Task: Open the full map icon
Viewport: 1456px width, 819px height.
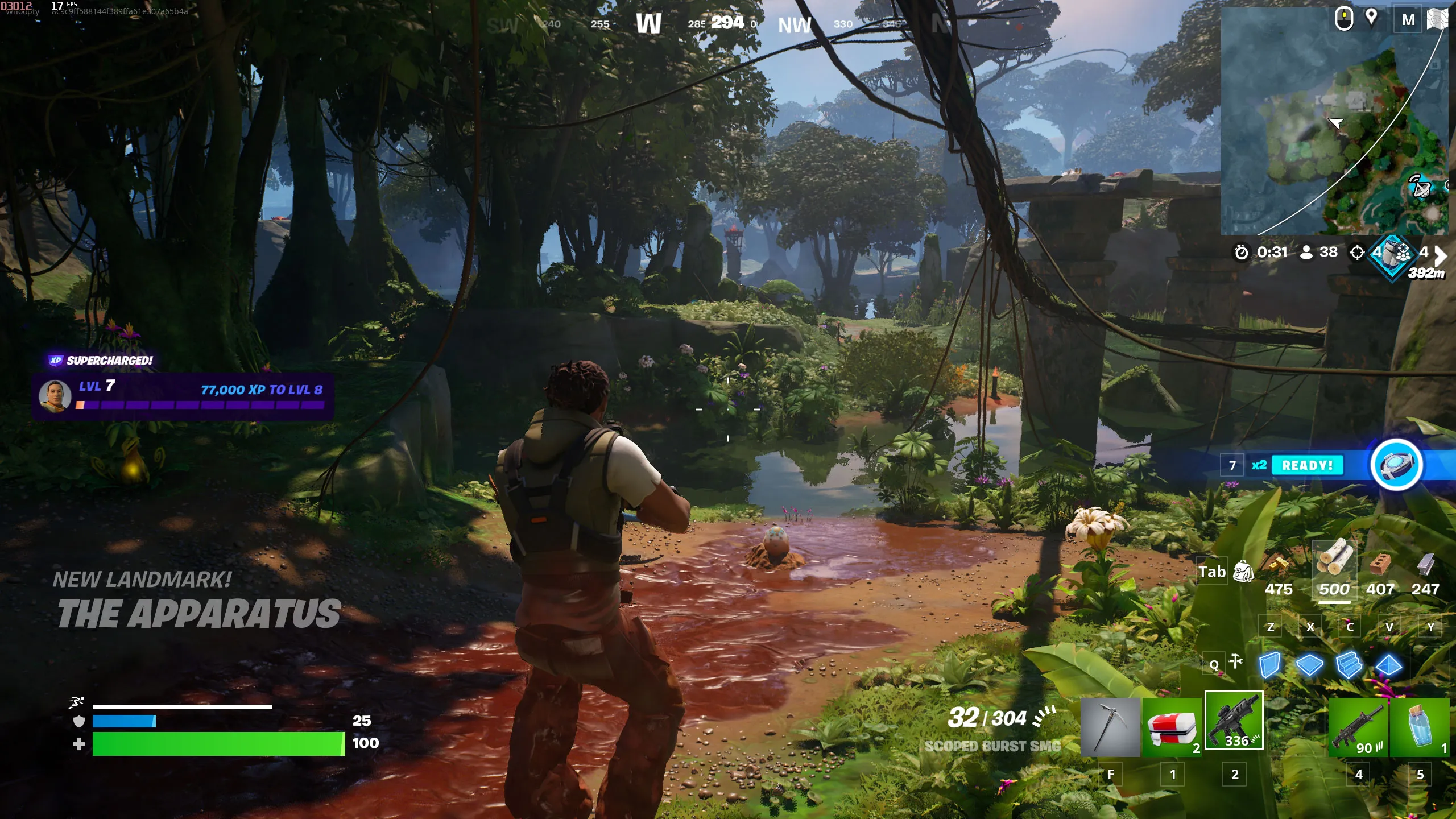Action: tap(1437, 19)
